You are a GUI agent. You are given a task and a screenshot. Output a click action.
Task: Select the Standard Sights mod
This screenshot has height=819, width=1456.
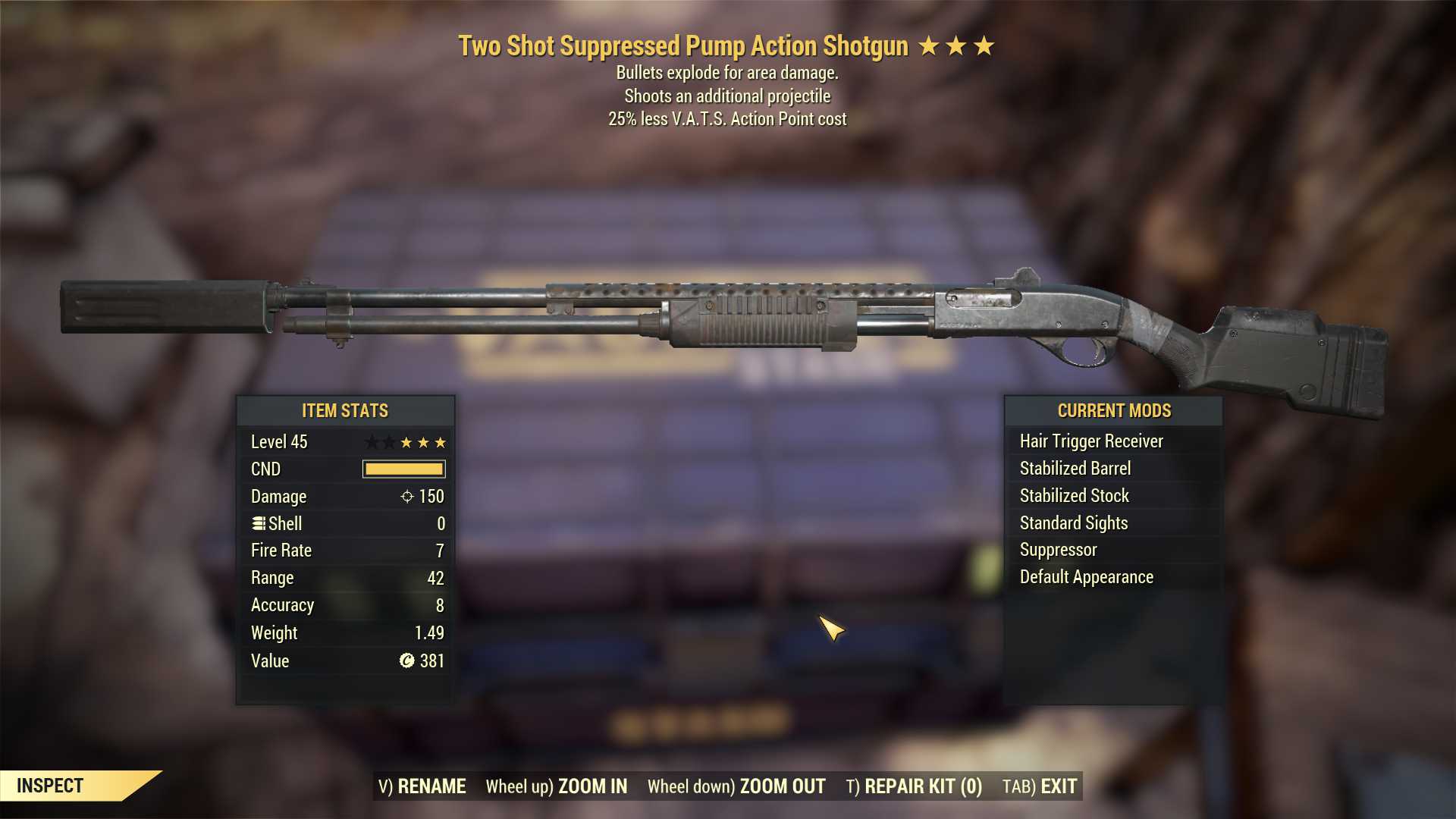pyautogui.click(x=1073, y=522)
